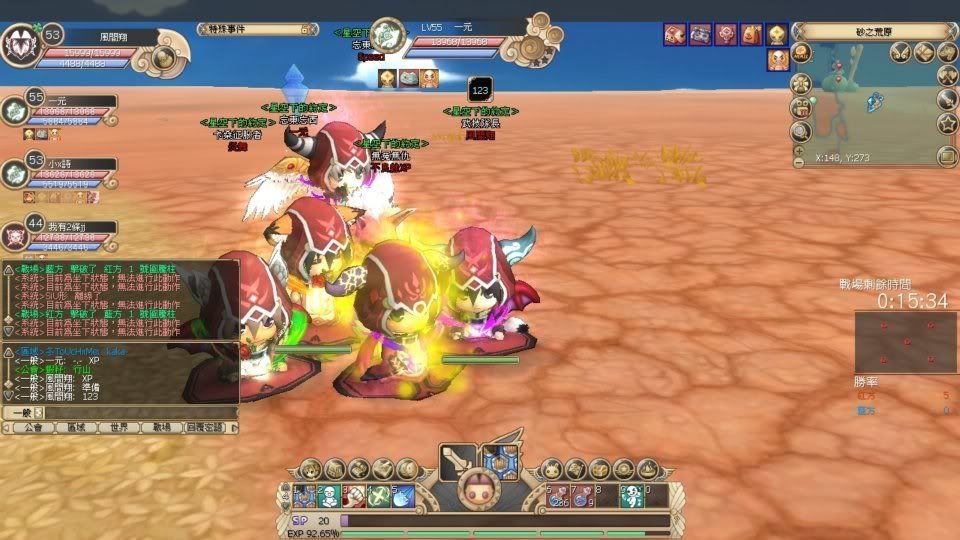Click the battlefield mini-map panel under the timer
Screen dimensions: 960x540
tap(905, 342)
